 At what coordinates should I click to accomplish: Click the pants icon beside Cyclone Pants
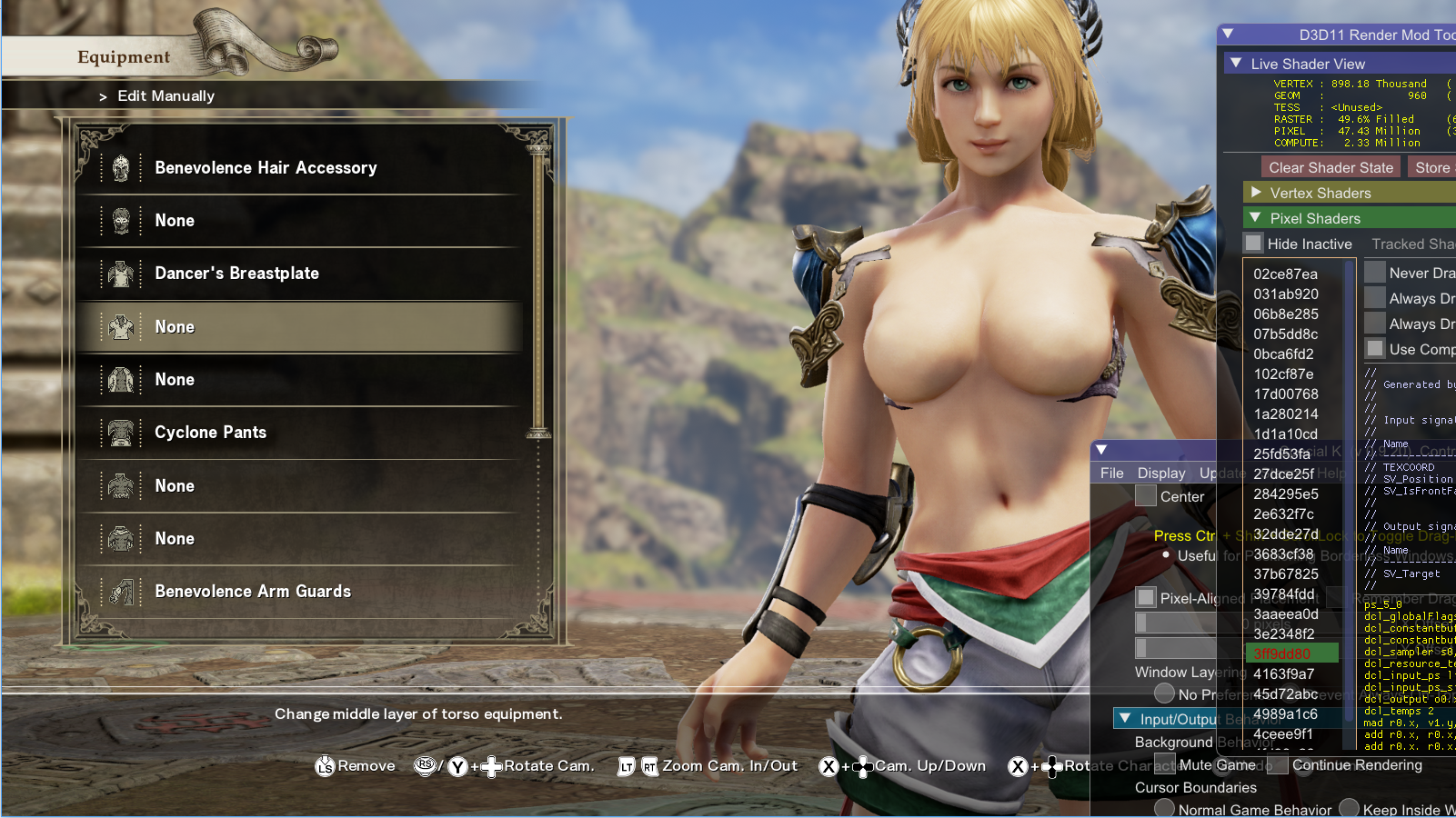coord(121,433)
